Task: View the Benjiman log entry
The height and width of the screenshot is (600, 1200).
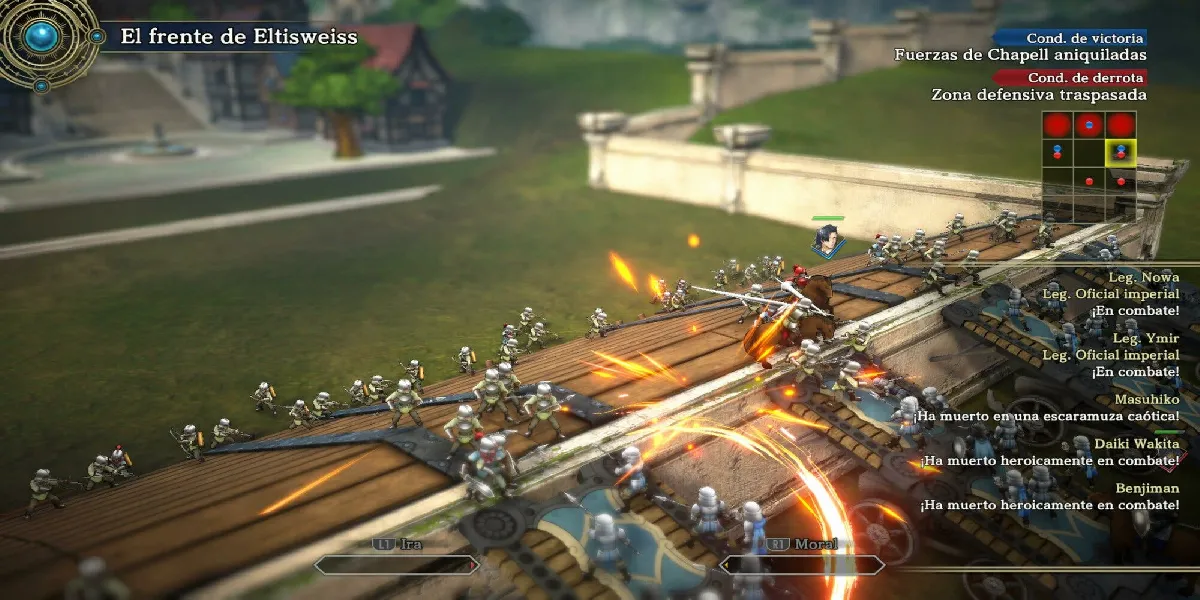Action: pos(1148,488)
